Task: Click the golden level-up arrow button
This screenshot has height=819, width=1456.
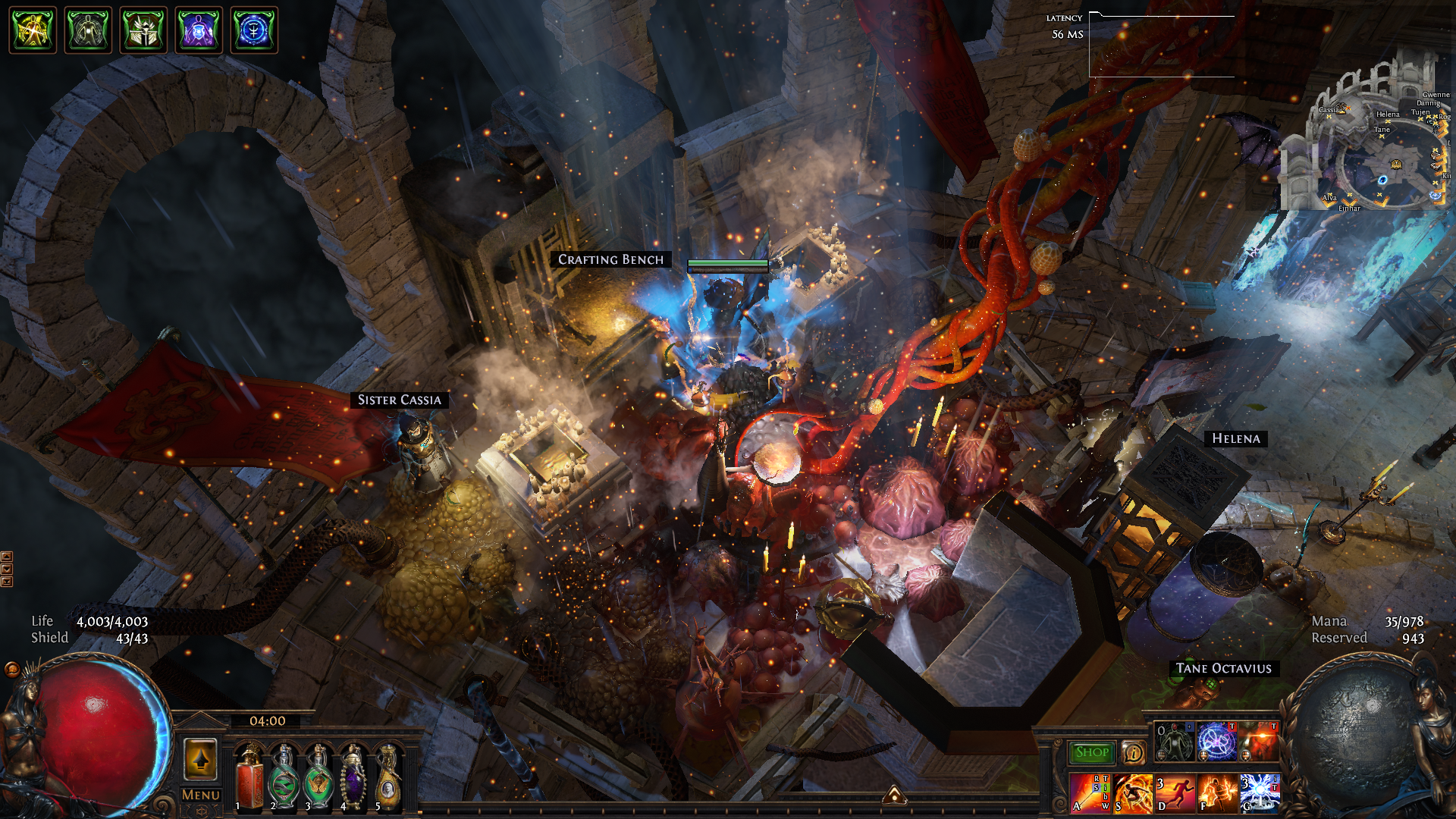Action: click(x=200, y=759)
